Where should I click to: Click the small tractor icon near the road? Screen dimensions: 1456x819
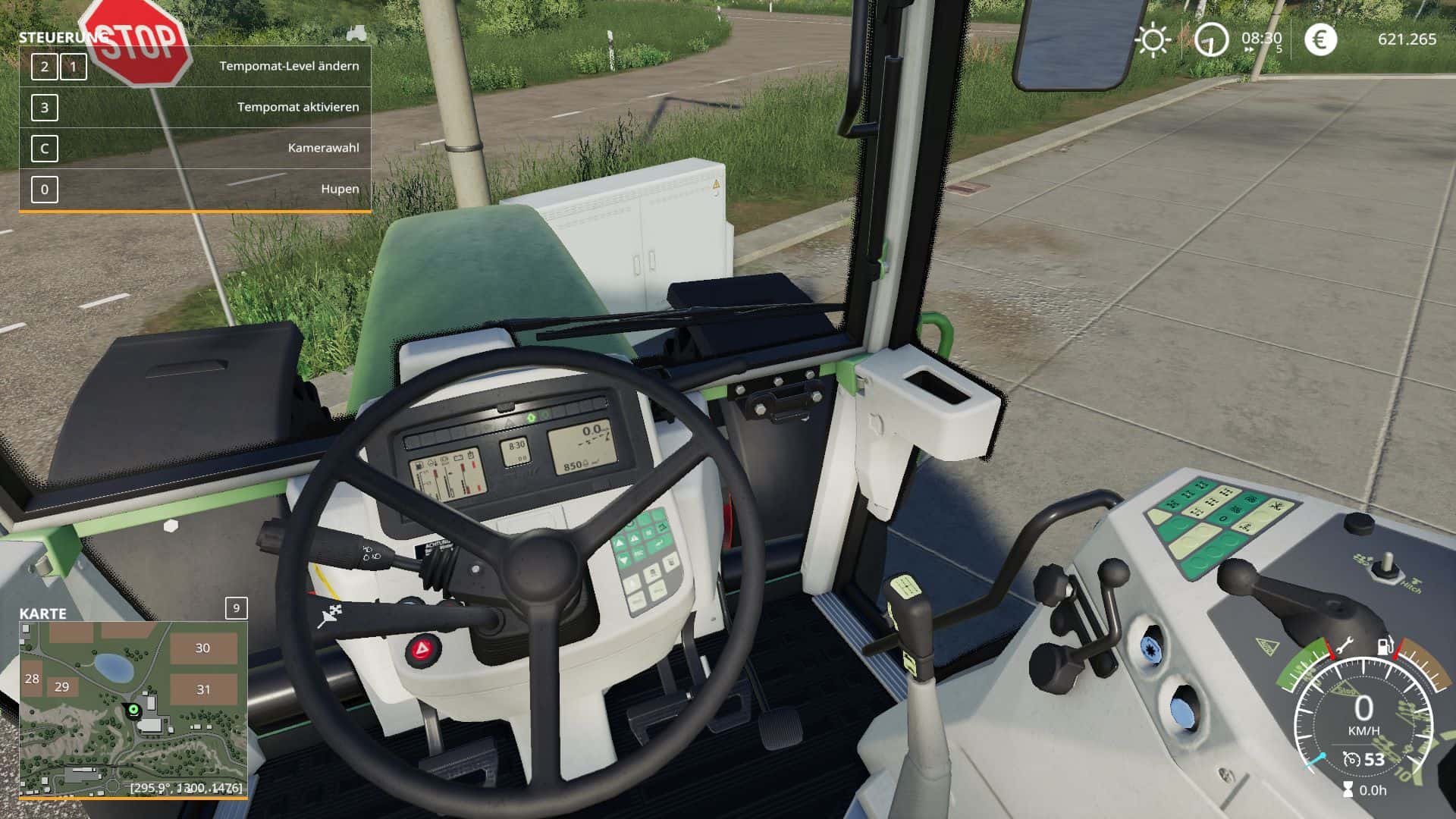point(356,33)
